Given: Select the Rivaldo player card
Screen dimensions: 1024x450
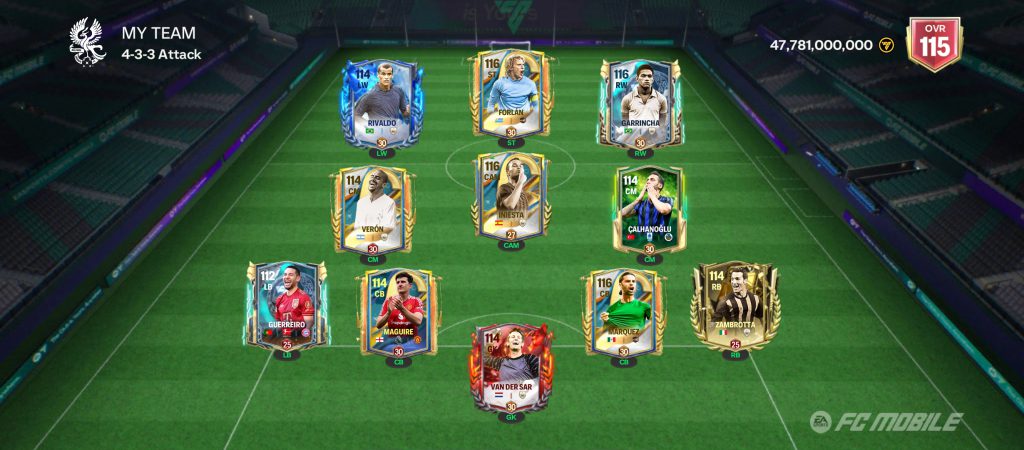Looking at the screenshot, I should (x=381, y=103).
